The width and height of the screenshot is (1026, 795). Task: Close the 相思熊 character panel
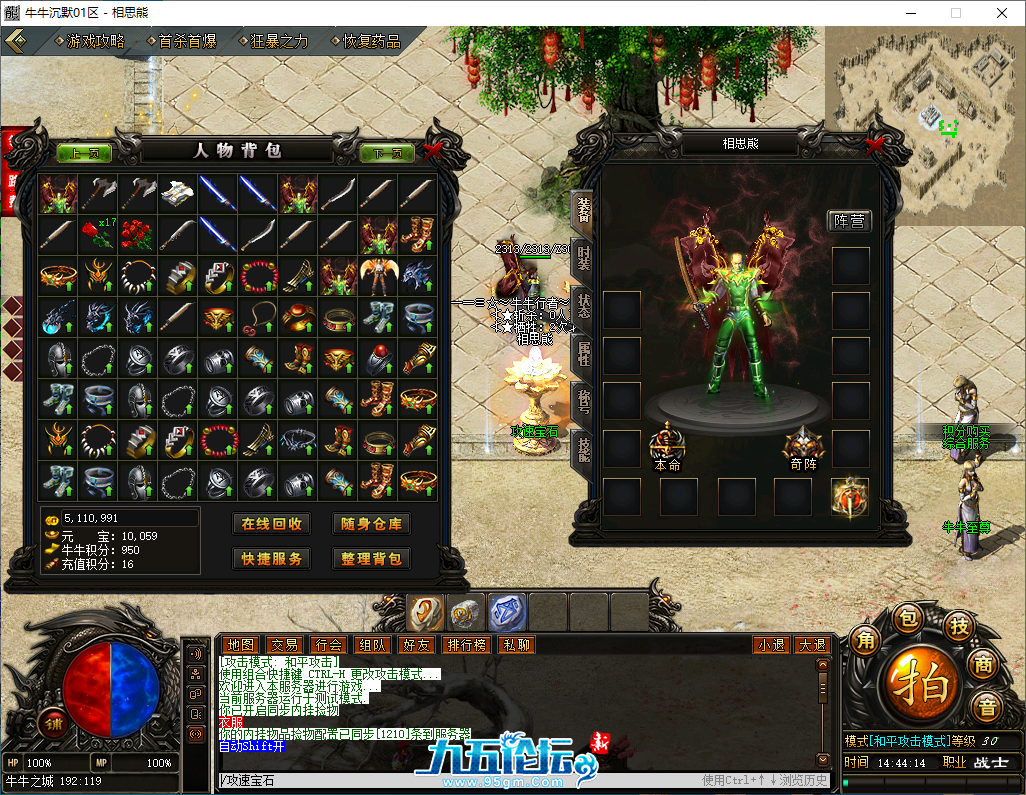click(x=873, y=144)
